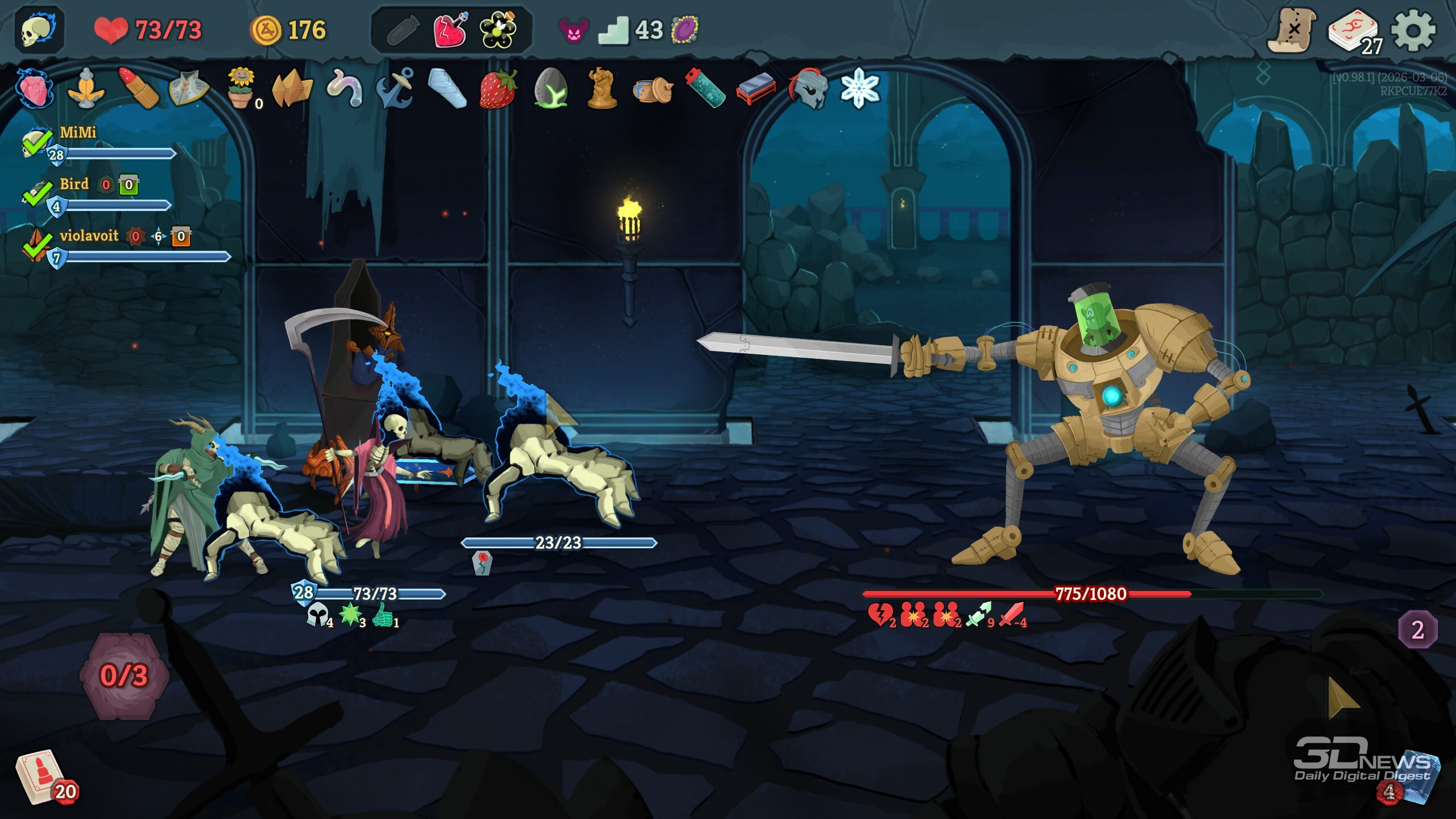1456x819 pixels.
Task: Inspect the sunflower pot relic
Action: pyautogui.click(x=241, y=89)
